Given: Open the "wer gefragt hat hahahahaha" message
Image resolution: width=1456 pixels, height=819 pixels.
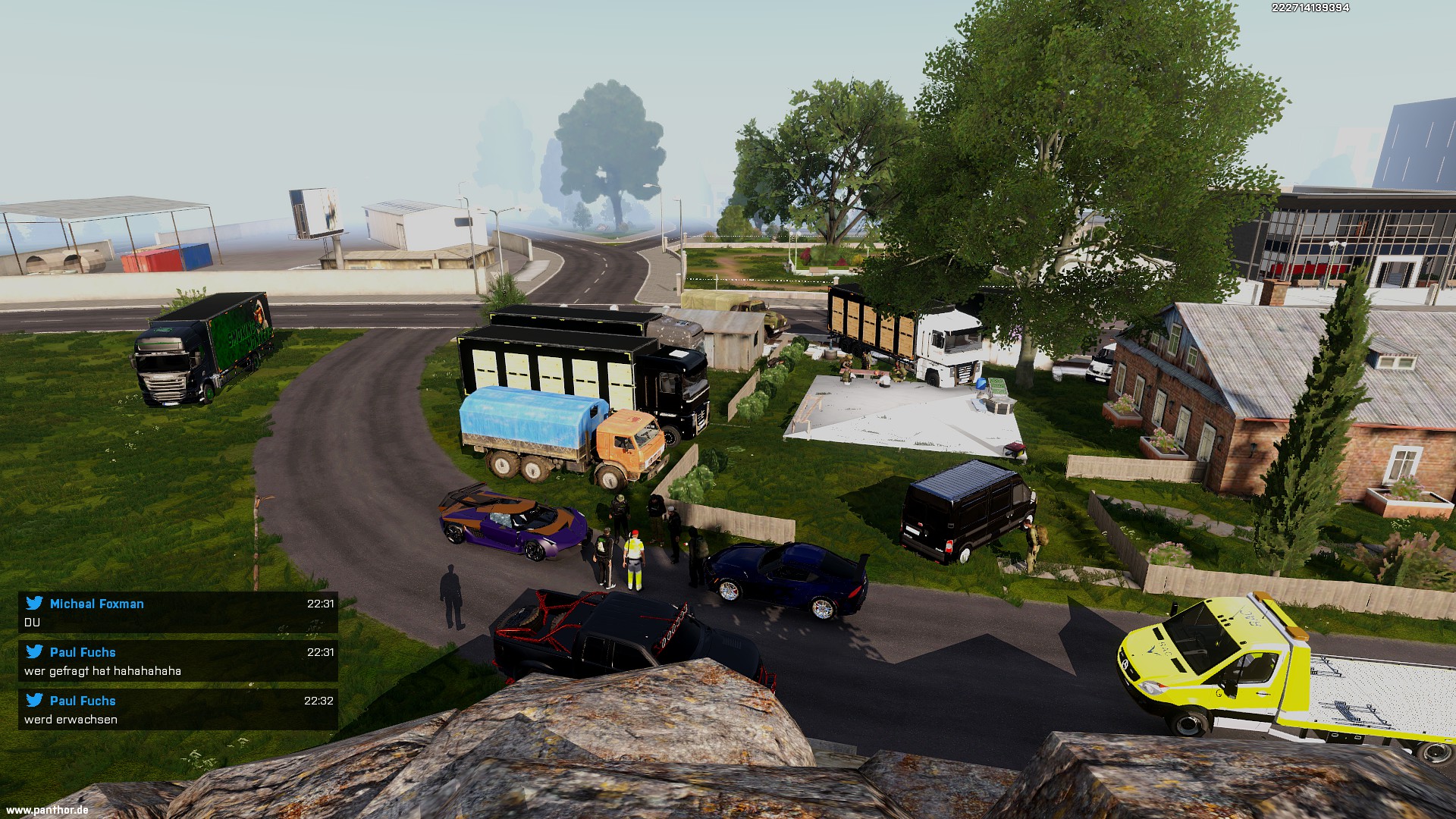Looking at the screenshot, I should tap(177, 661).
